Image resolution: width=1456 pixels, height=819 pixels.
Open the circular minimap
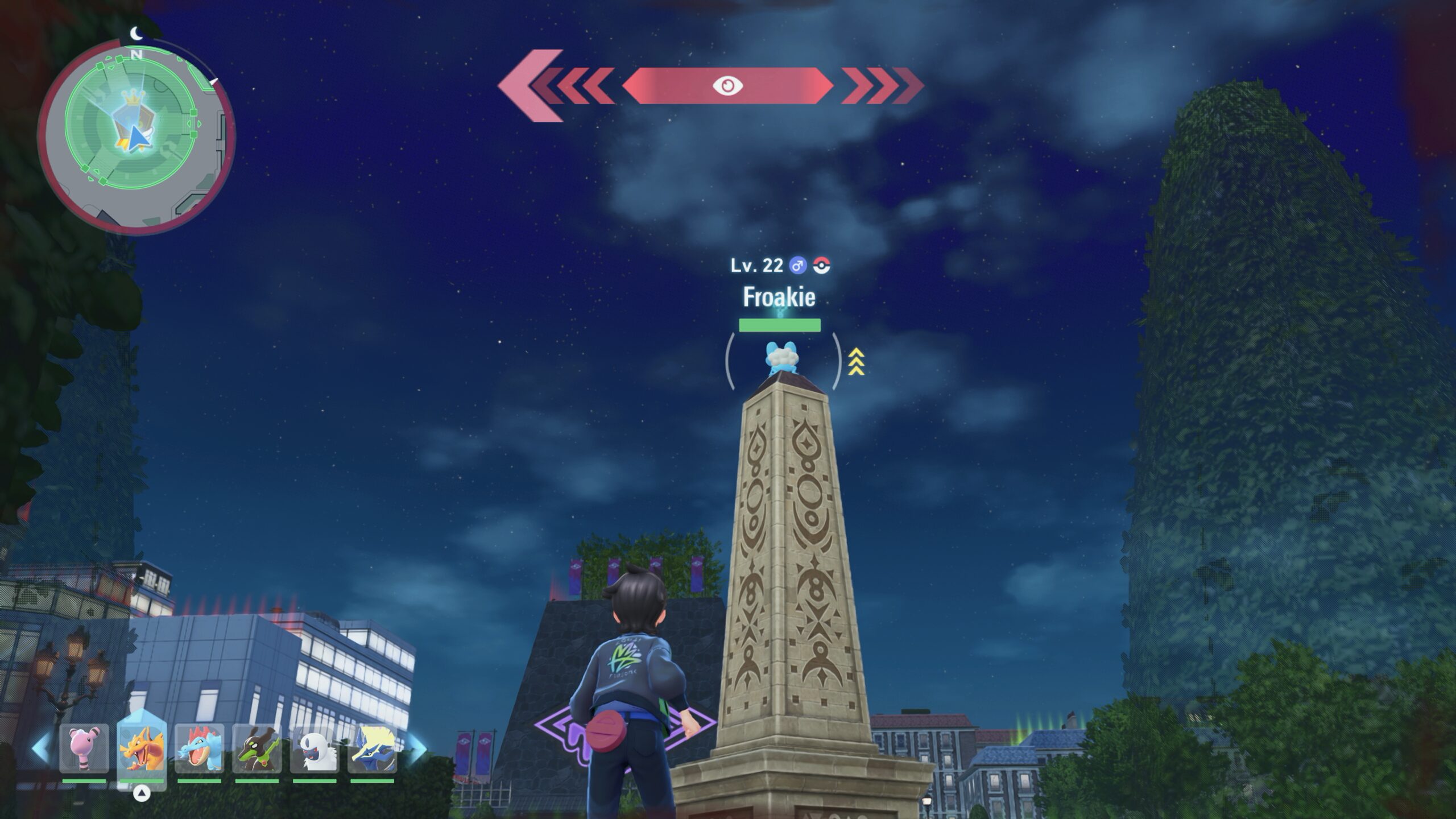click(x=135, y=136)
